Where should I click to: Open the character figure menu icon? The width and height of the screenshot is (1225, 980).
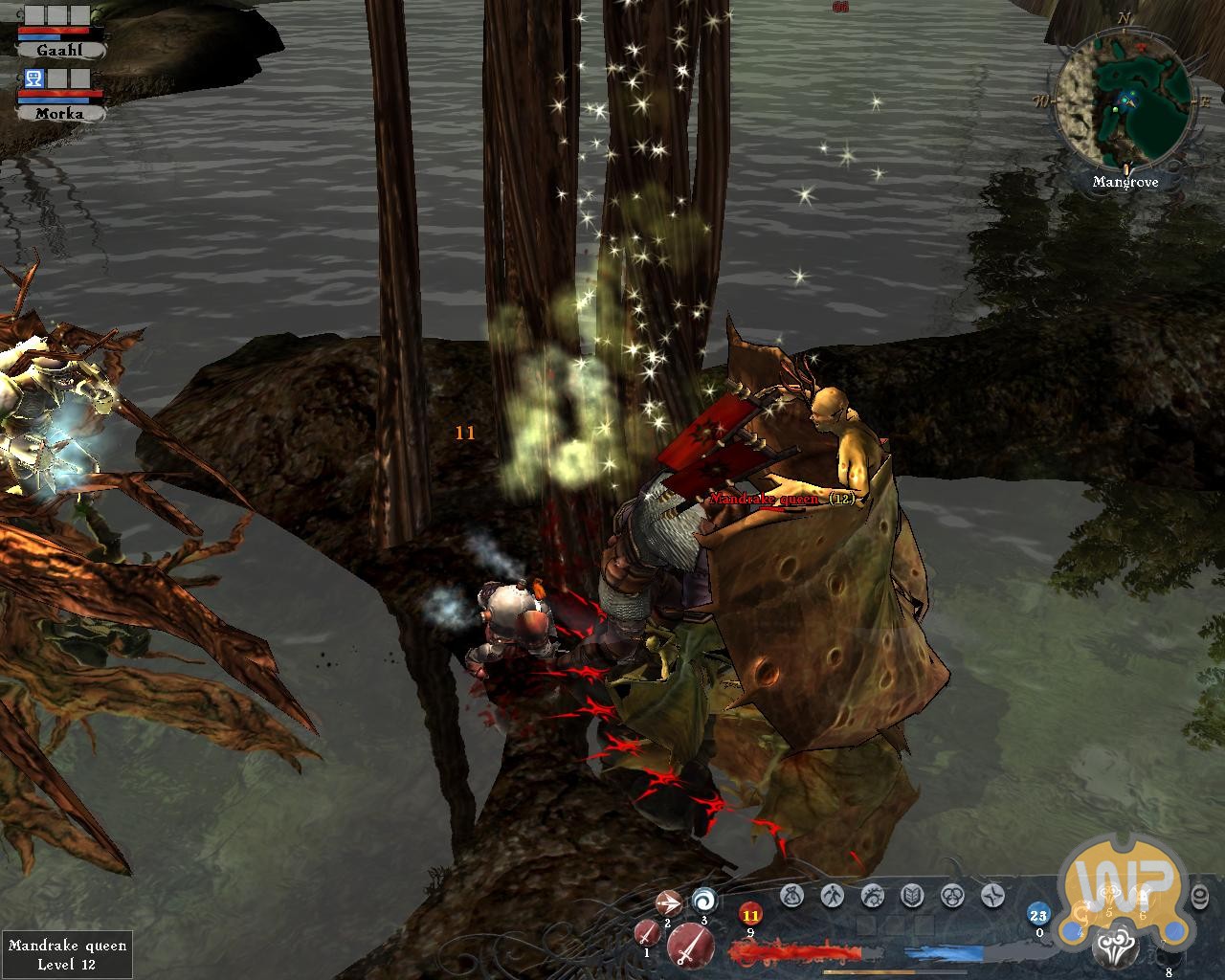pos(831,896)
